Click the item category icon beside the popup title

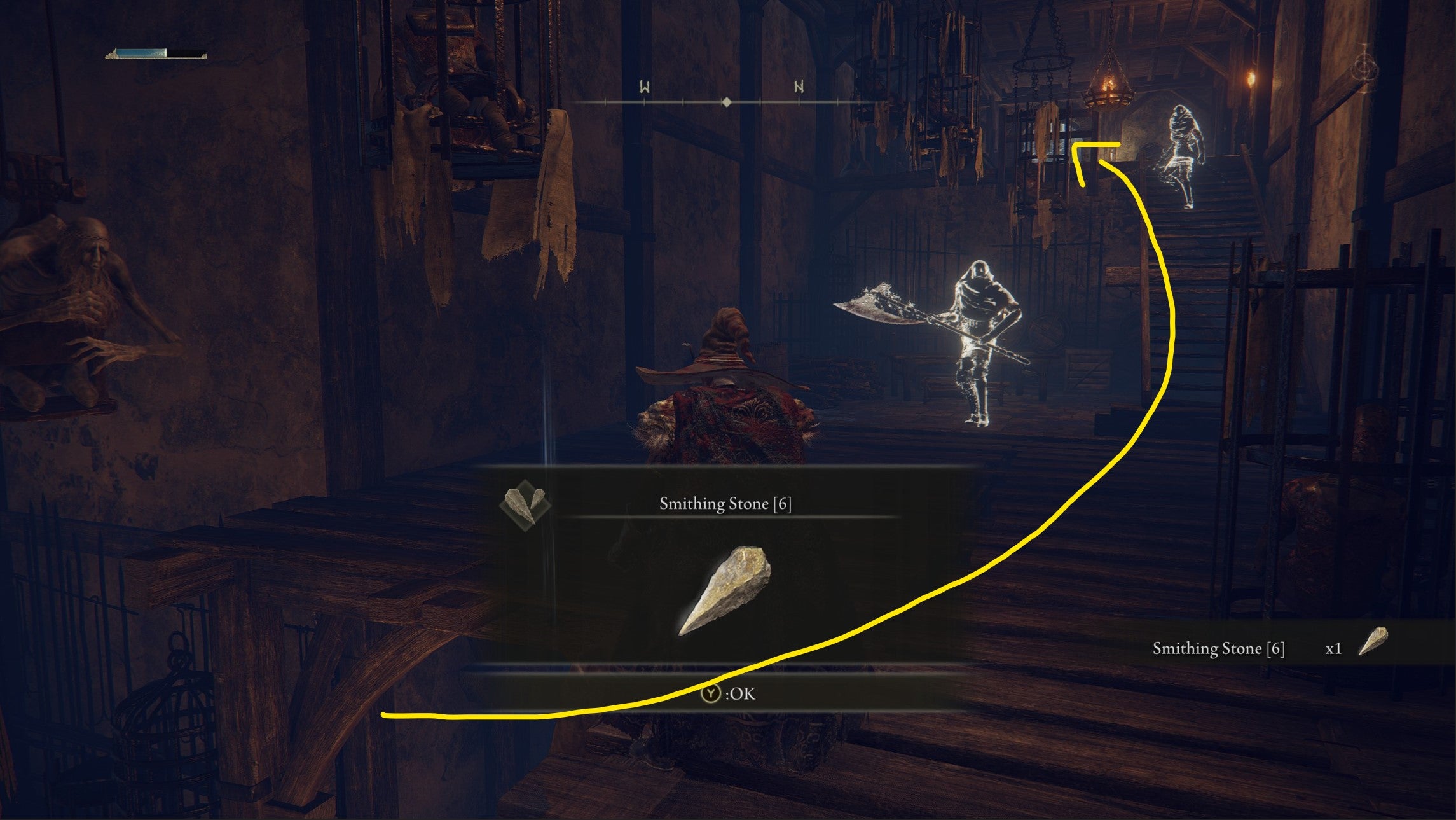[x=525, y=504]
